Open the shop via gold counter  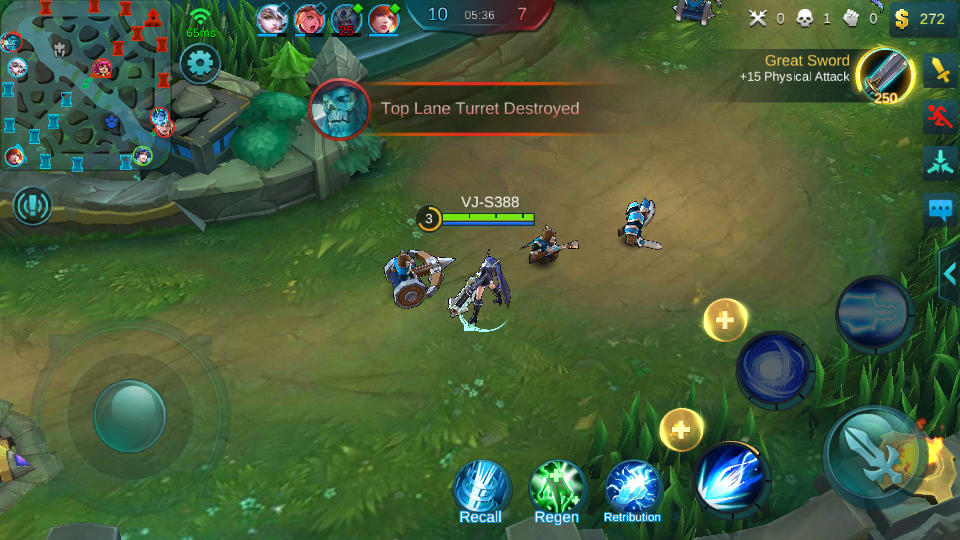pos(921,18)
